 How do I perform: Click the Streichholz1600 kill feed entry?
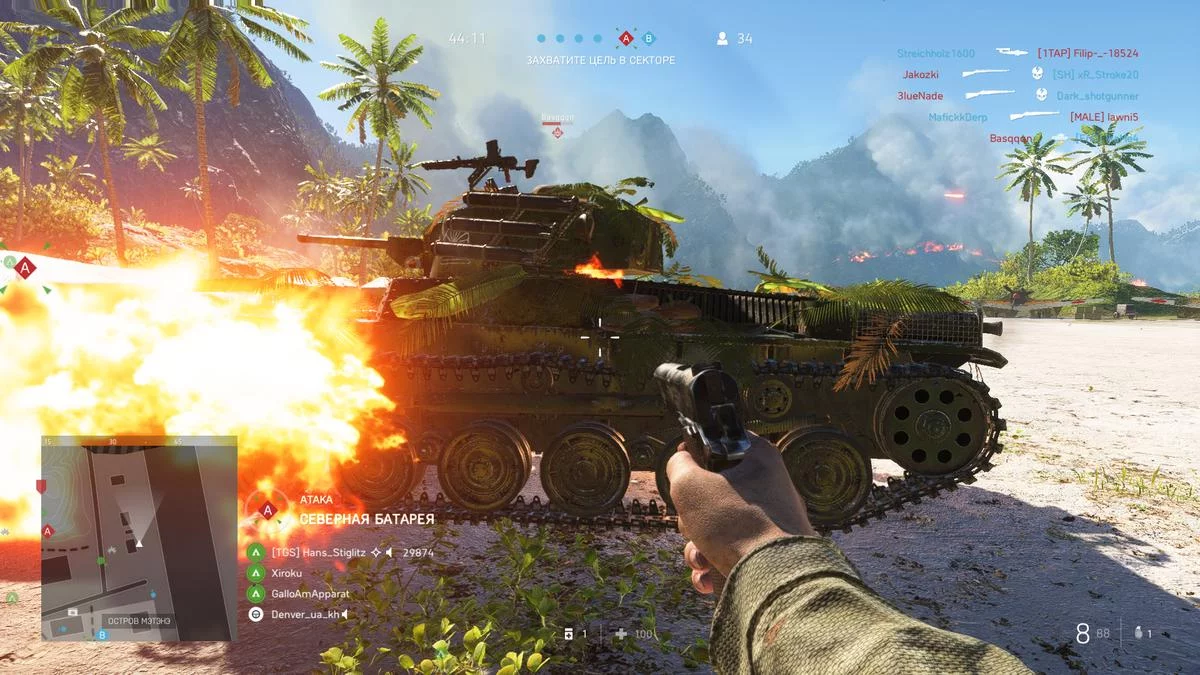pyautogui.click(x=935, y=53)
